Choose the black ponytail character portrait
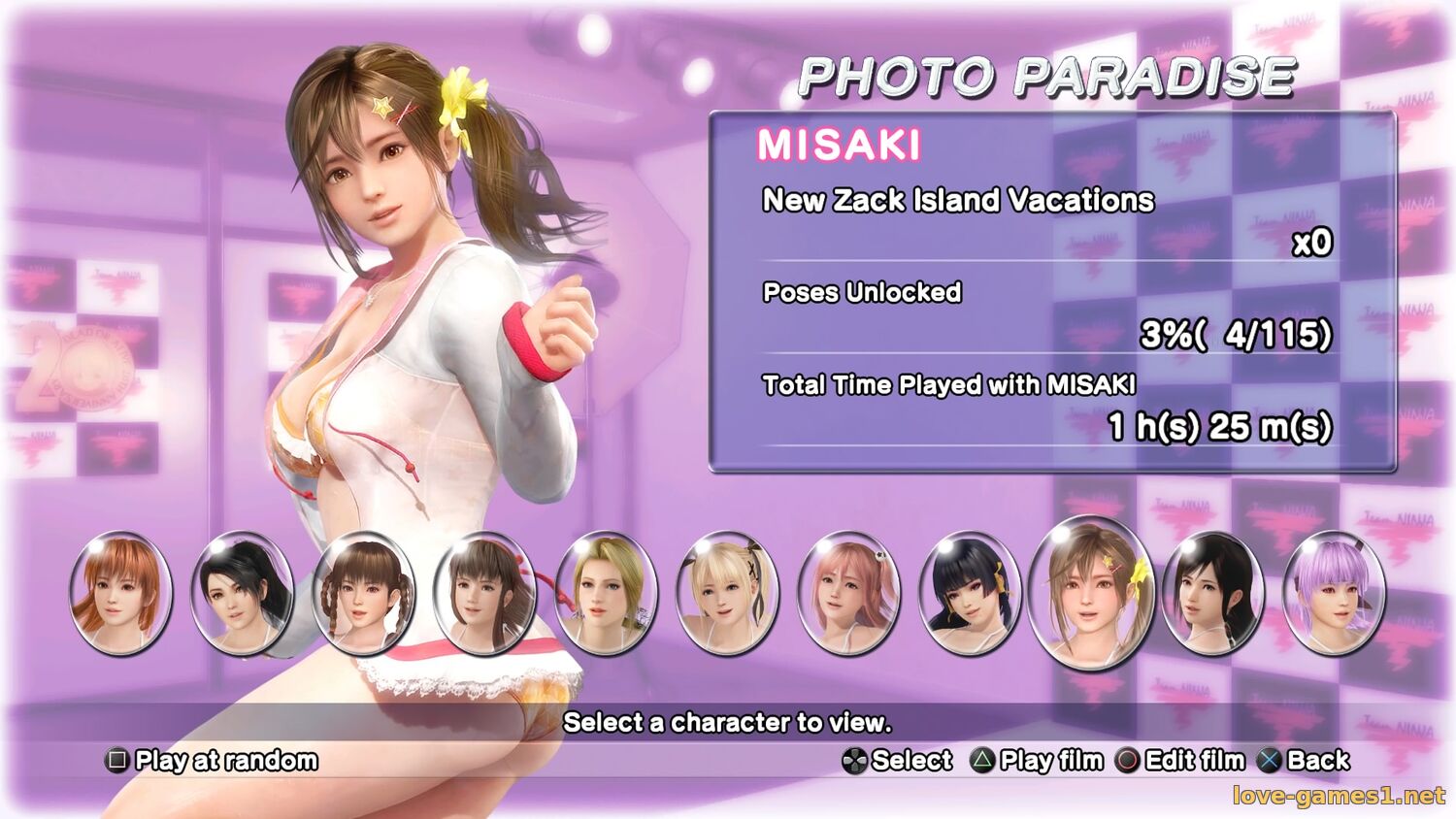Screen dimensions: 1456x819 (x=242, y=593)
